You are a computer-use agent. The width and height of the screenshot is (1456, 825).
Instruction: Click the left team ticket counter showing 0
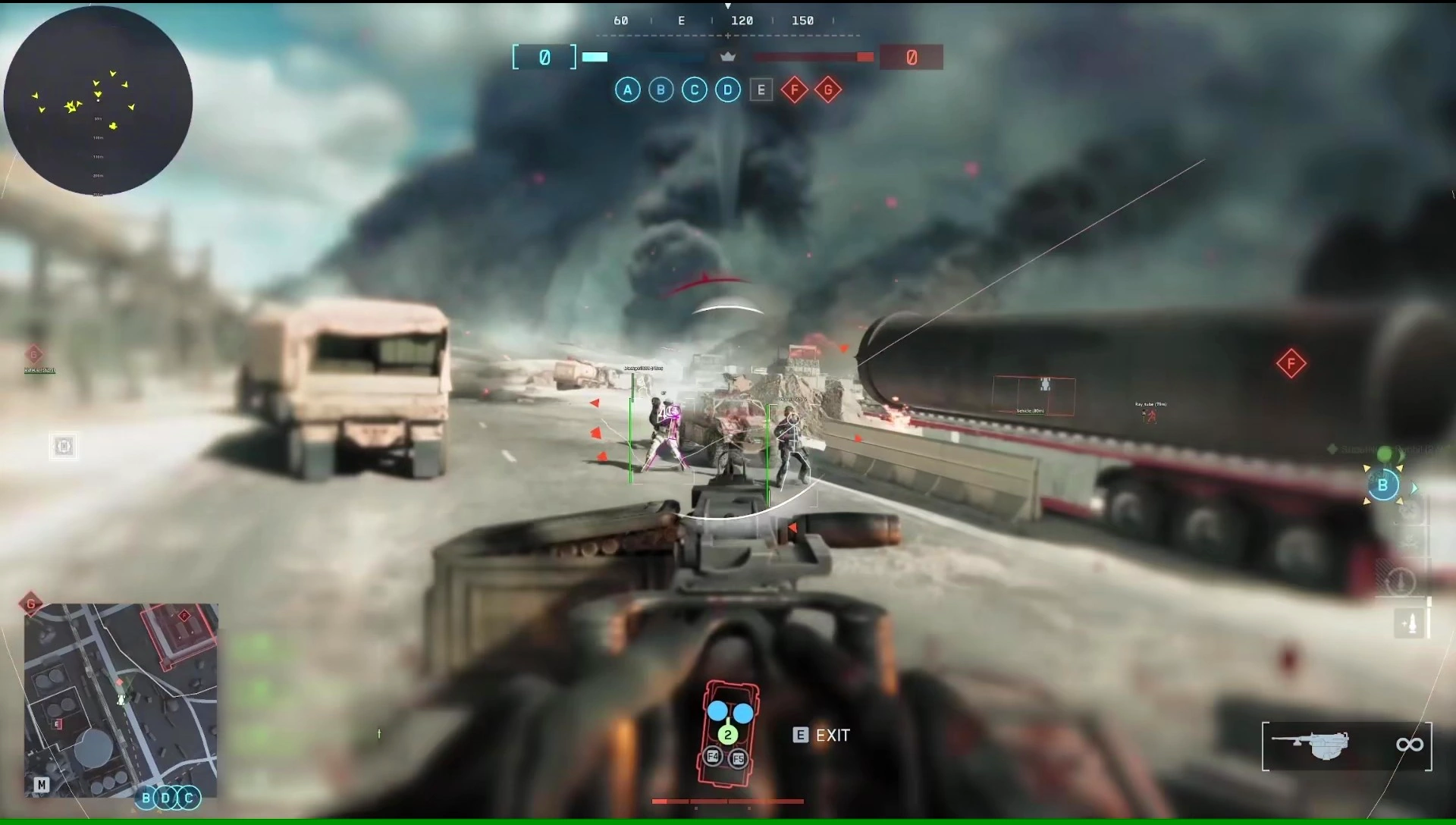[x=543, y=56]
